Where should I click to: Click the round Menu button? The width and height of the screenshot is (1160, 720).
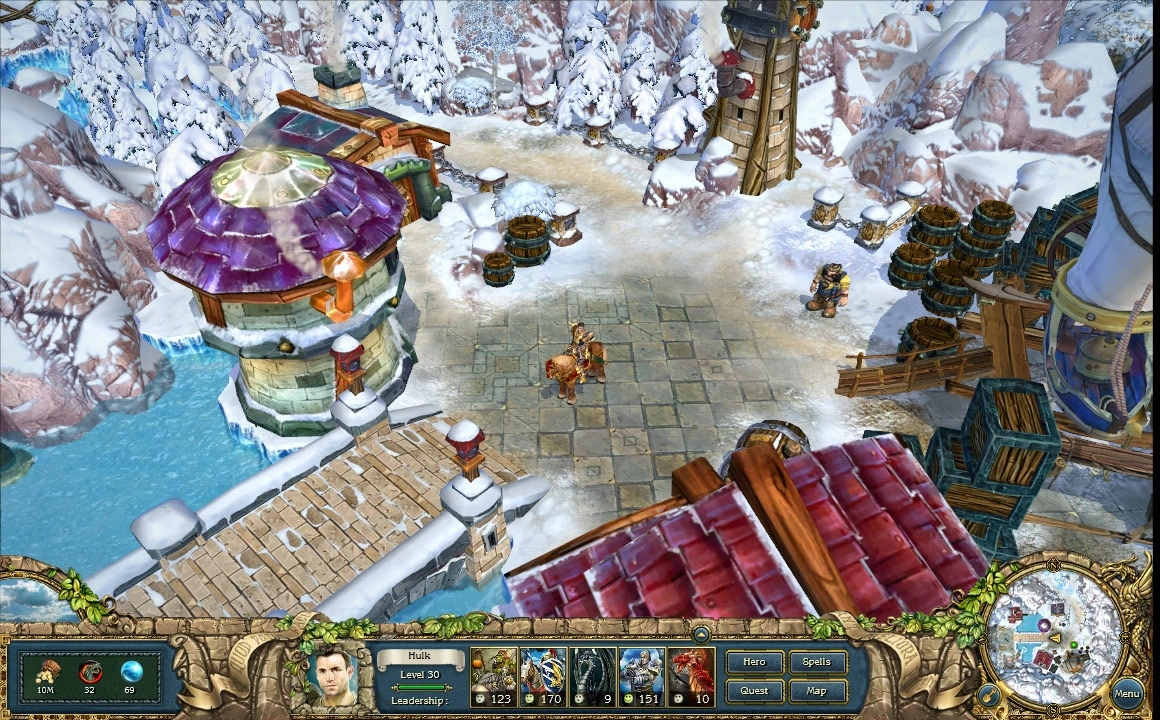(1127, 692)
